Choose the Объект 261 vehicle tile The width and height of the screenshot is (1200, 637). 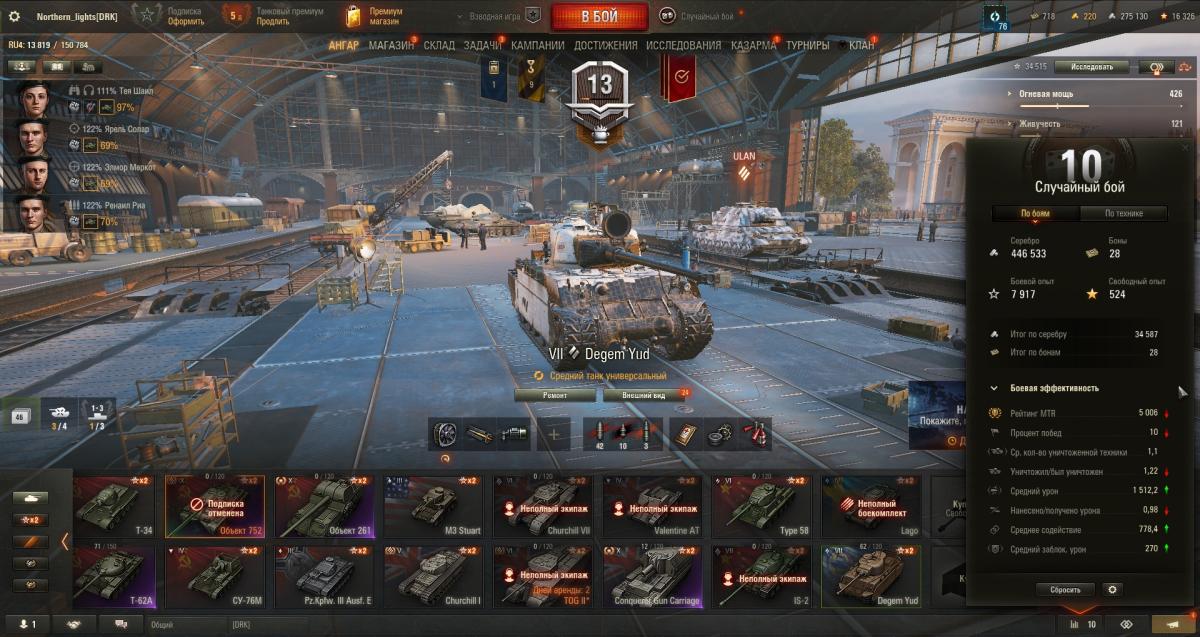[325, 506]
